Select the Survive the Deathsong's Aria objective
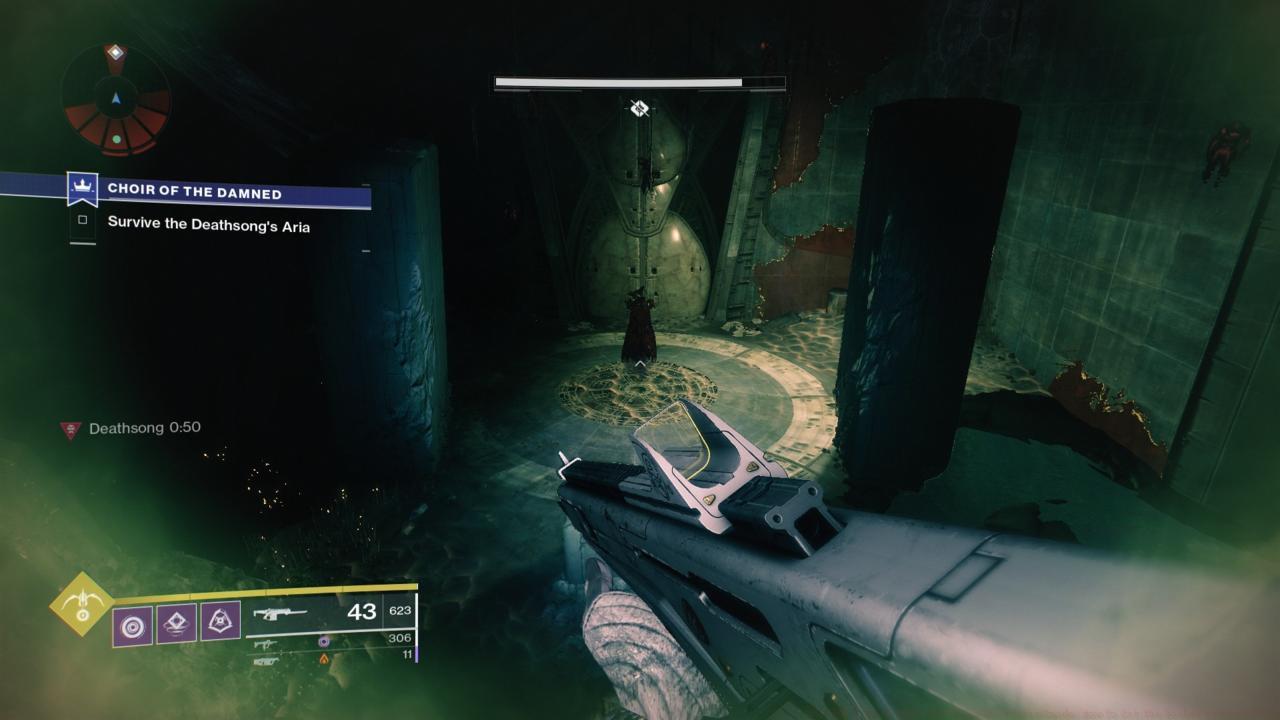The image size is (1280, 720). click(x=208, y=226)
